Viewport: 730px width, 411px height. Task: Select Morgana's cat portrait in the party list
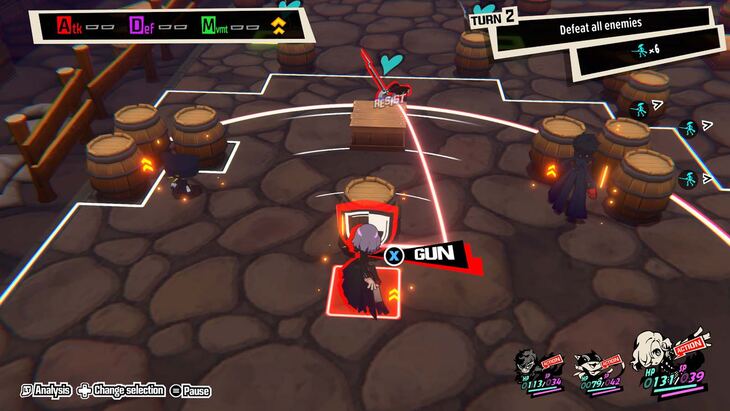(x=585, y=362)
